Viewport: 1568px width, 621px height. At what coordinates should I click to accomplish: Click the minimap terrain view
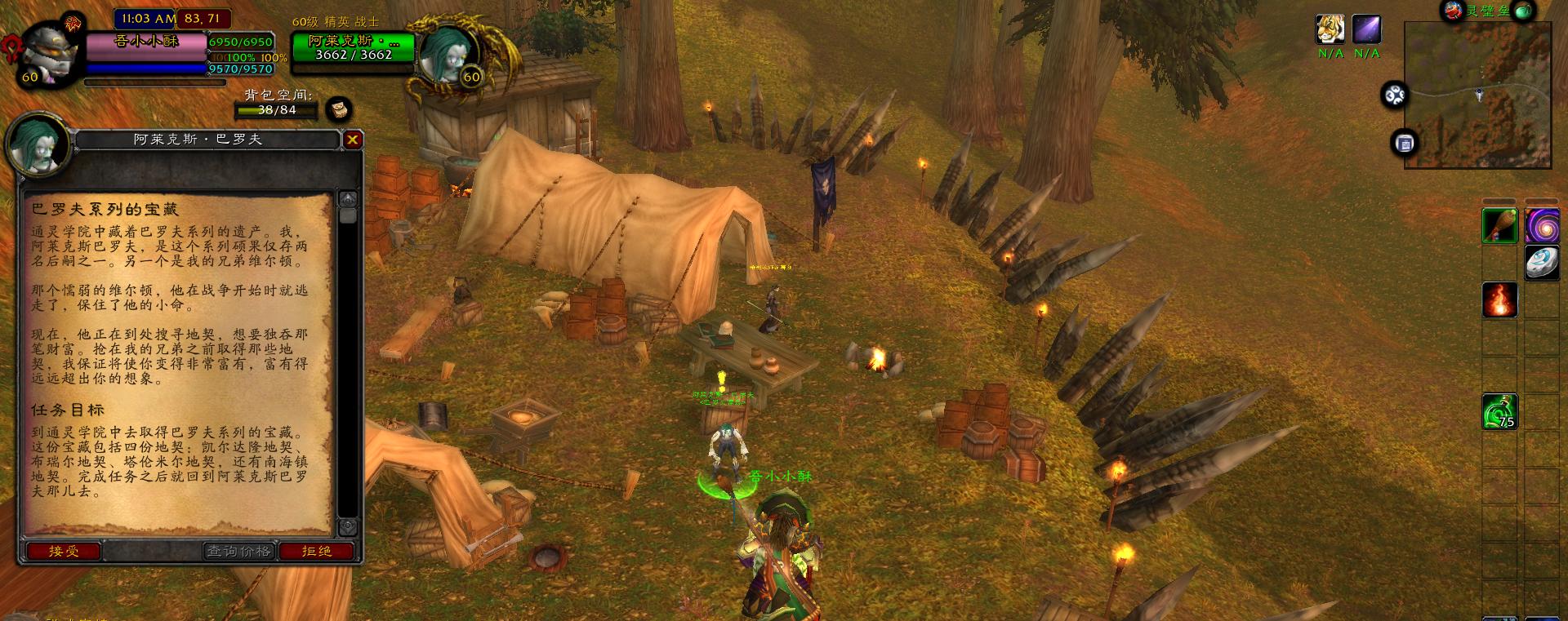[x=1477, y=95]
